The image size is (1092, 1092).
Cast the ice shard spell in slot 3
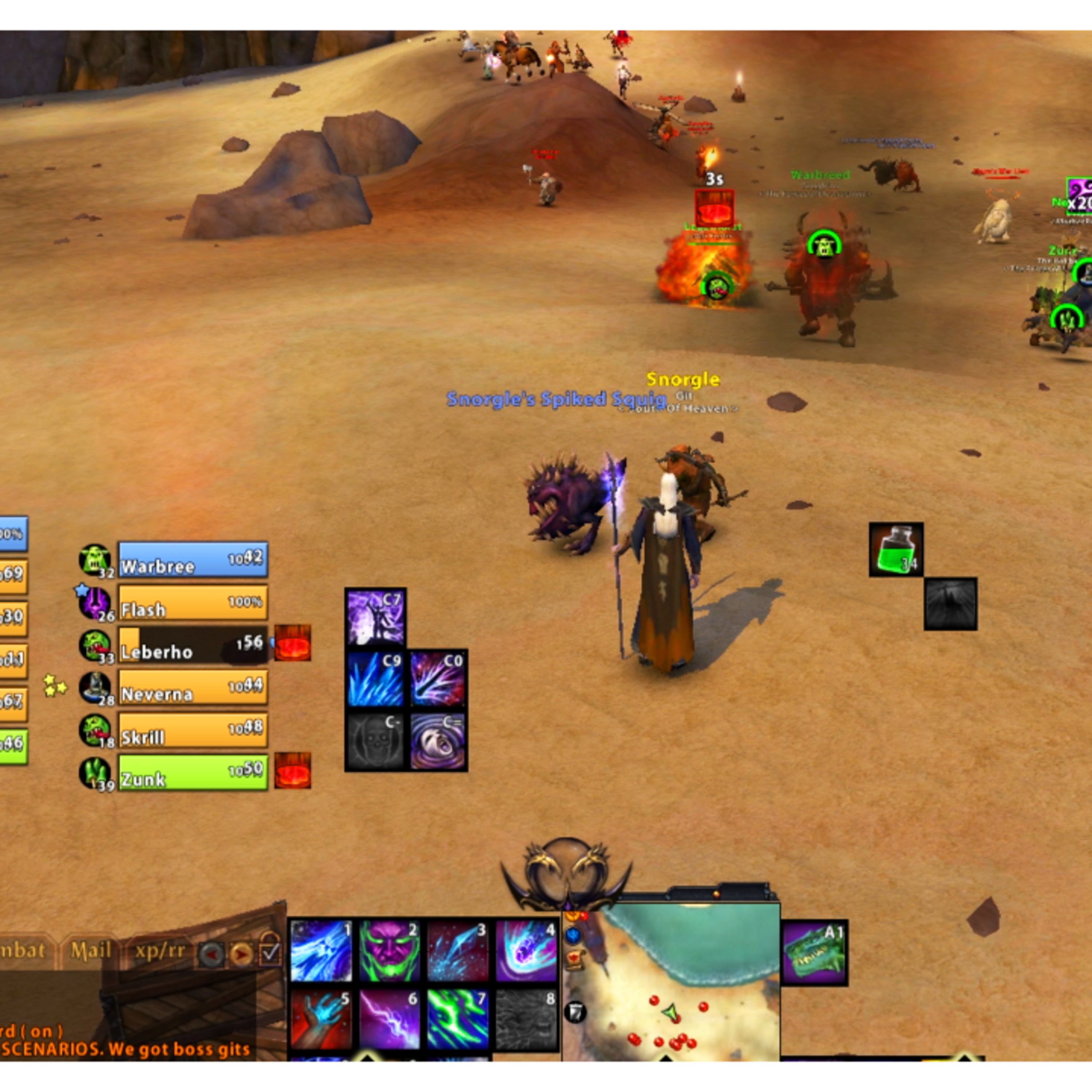click(458, 951)
